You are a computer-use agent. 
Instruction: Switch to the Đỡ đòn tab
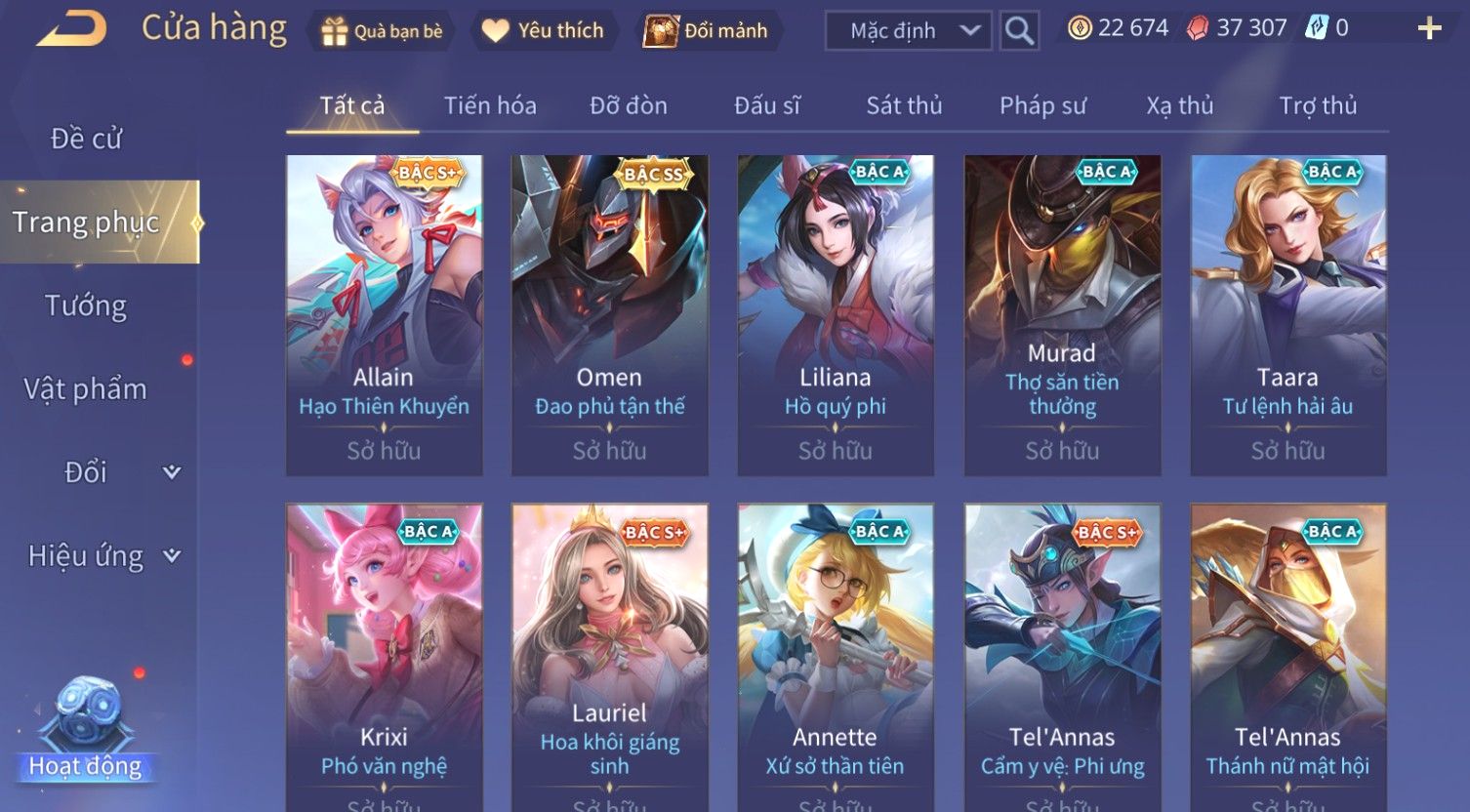point(629,105)
